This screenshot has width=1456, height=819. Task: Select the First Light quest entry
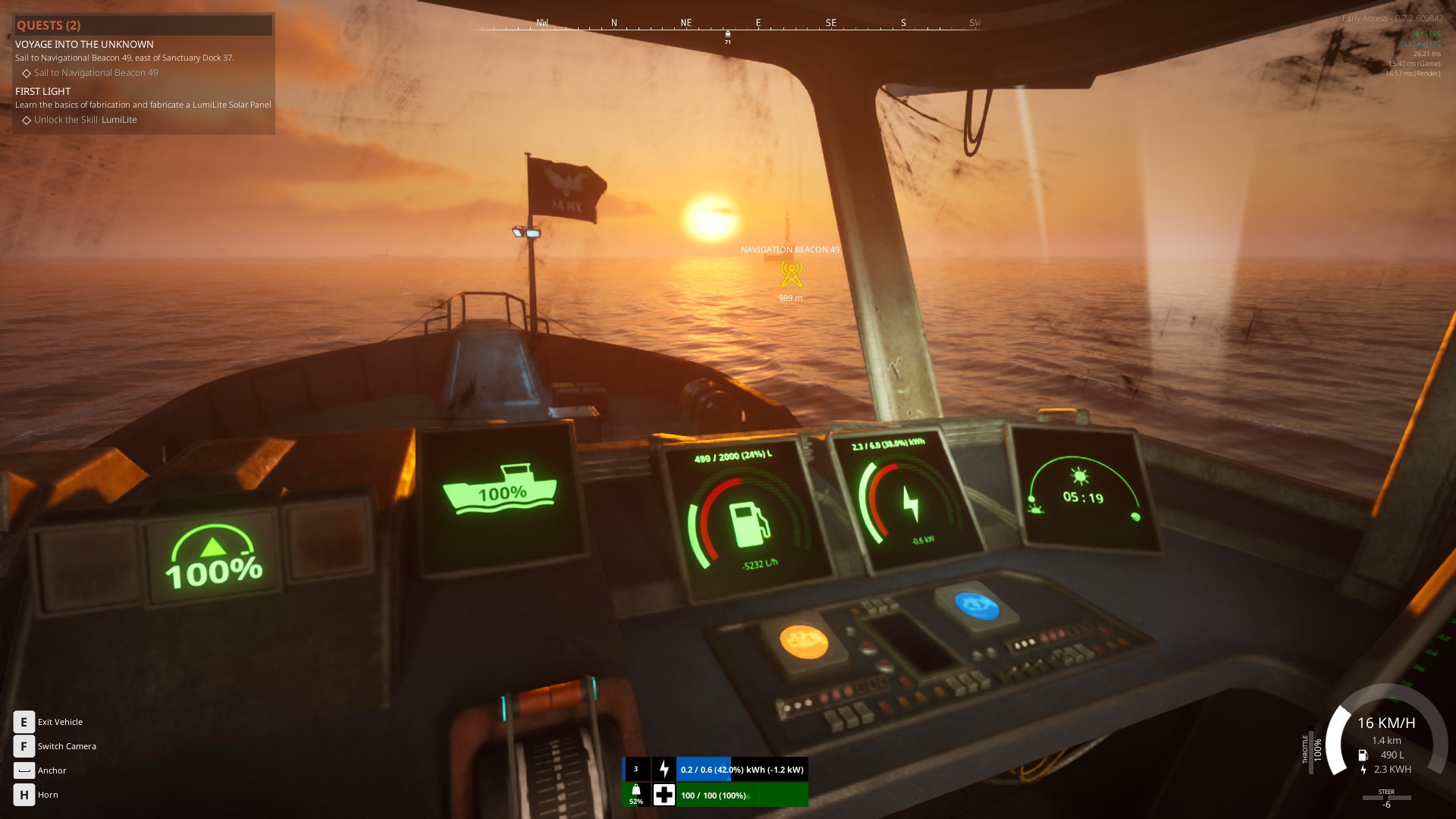click(x=43, y=91)
